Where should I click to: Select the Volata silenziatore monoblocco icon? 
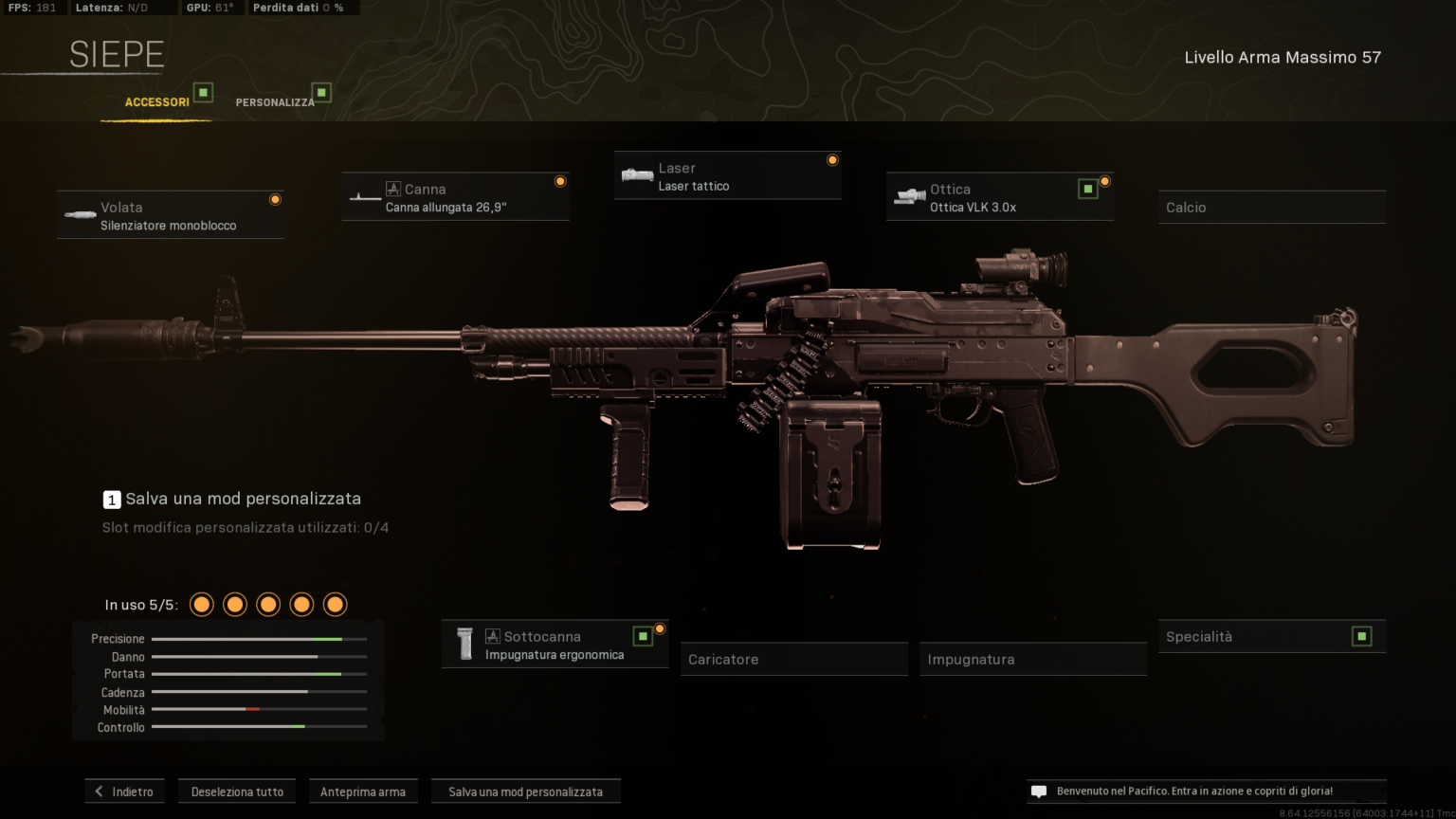(79, 214)
